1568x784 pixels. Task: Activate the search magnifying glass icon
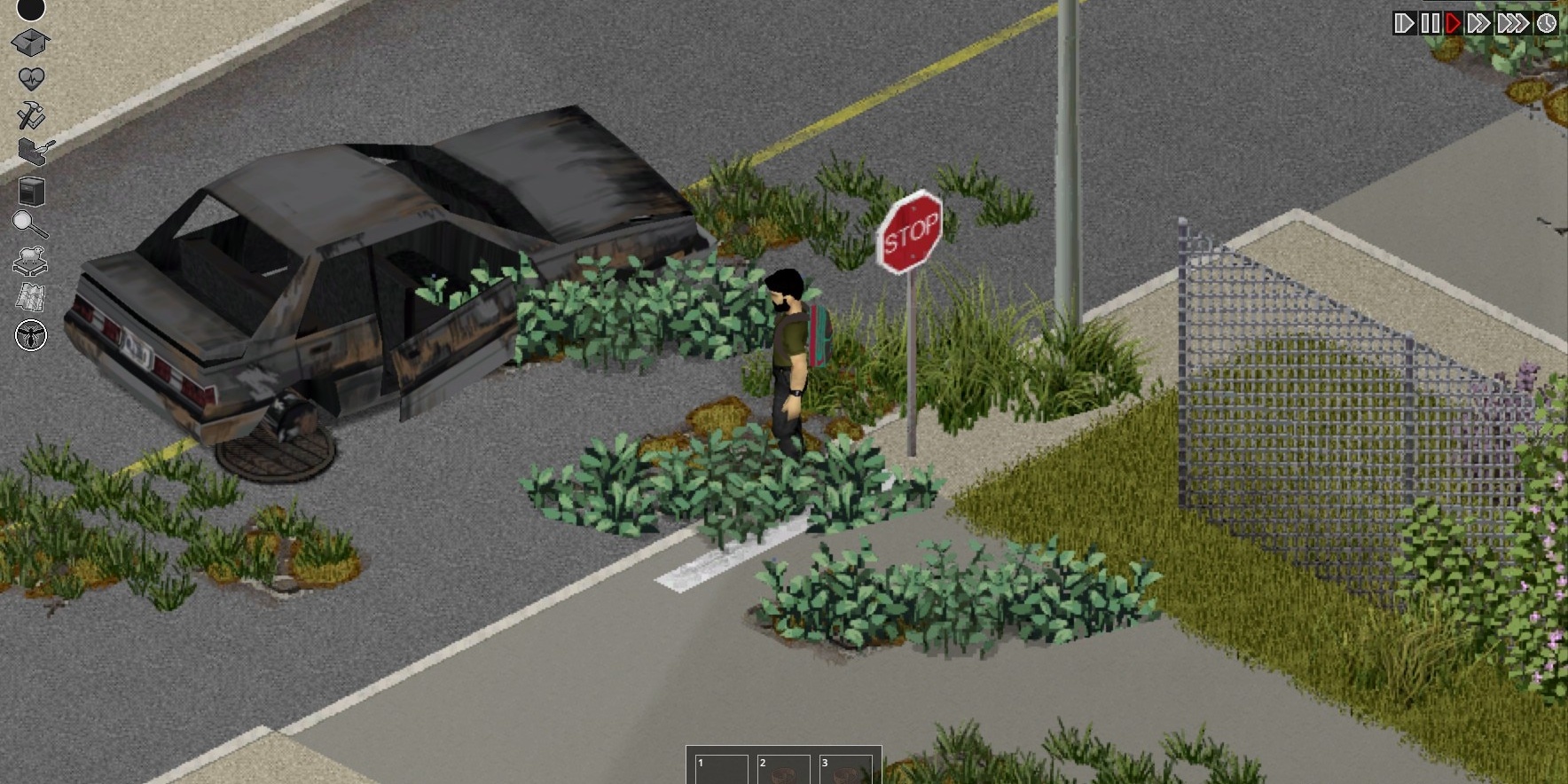click(x=28, y=222)
